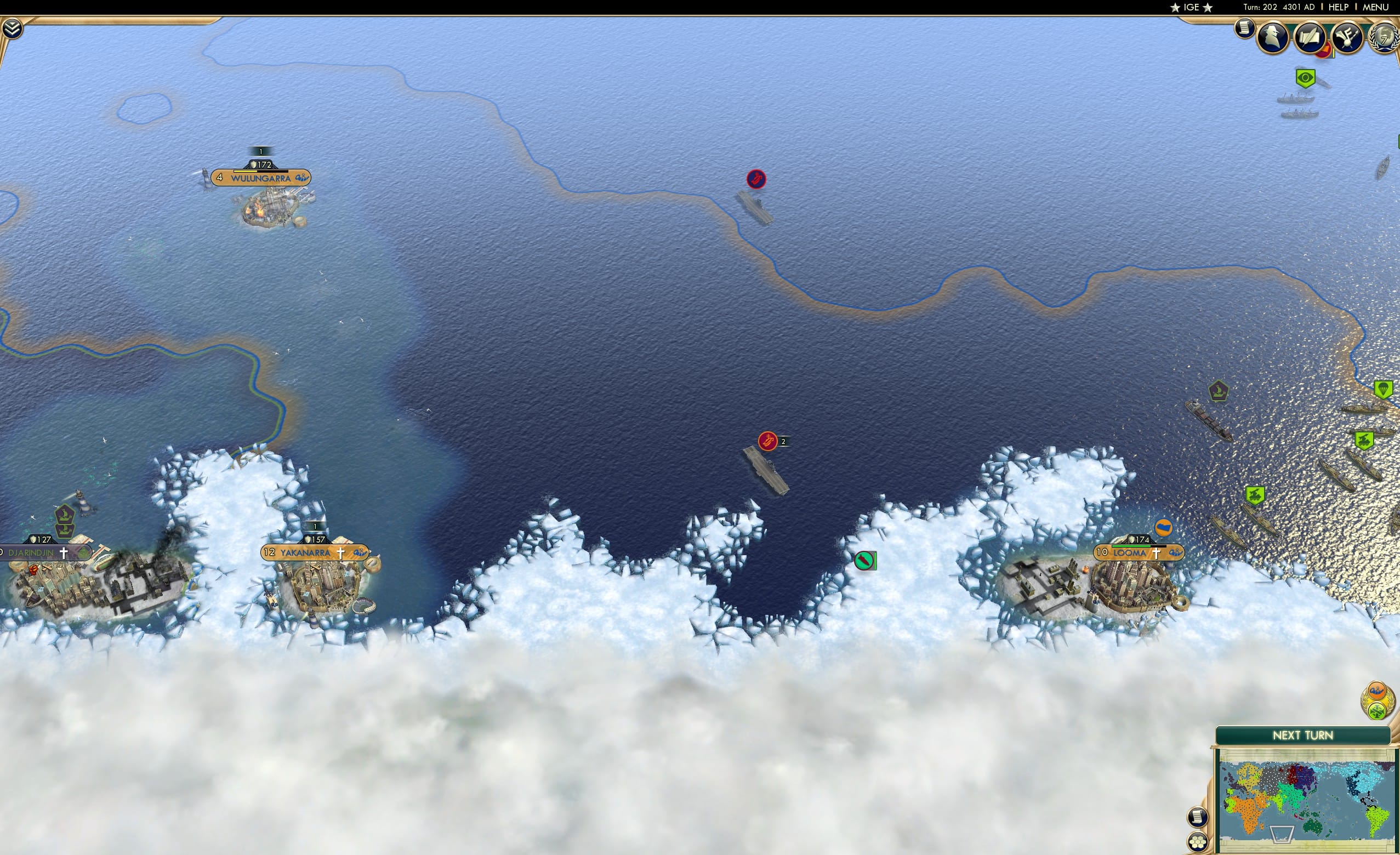
Task: Toggle the golden overlay icon beside the minimap
Action: pyautogui.click(x=1376, y=691)
